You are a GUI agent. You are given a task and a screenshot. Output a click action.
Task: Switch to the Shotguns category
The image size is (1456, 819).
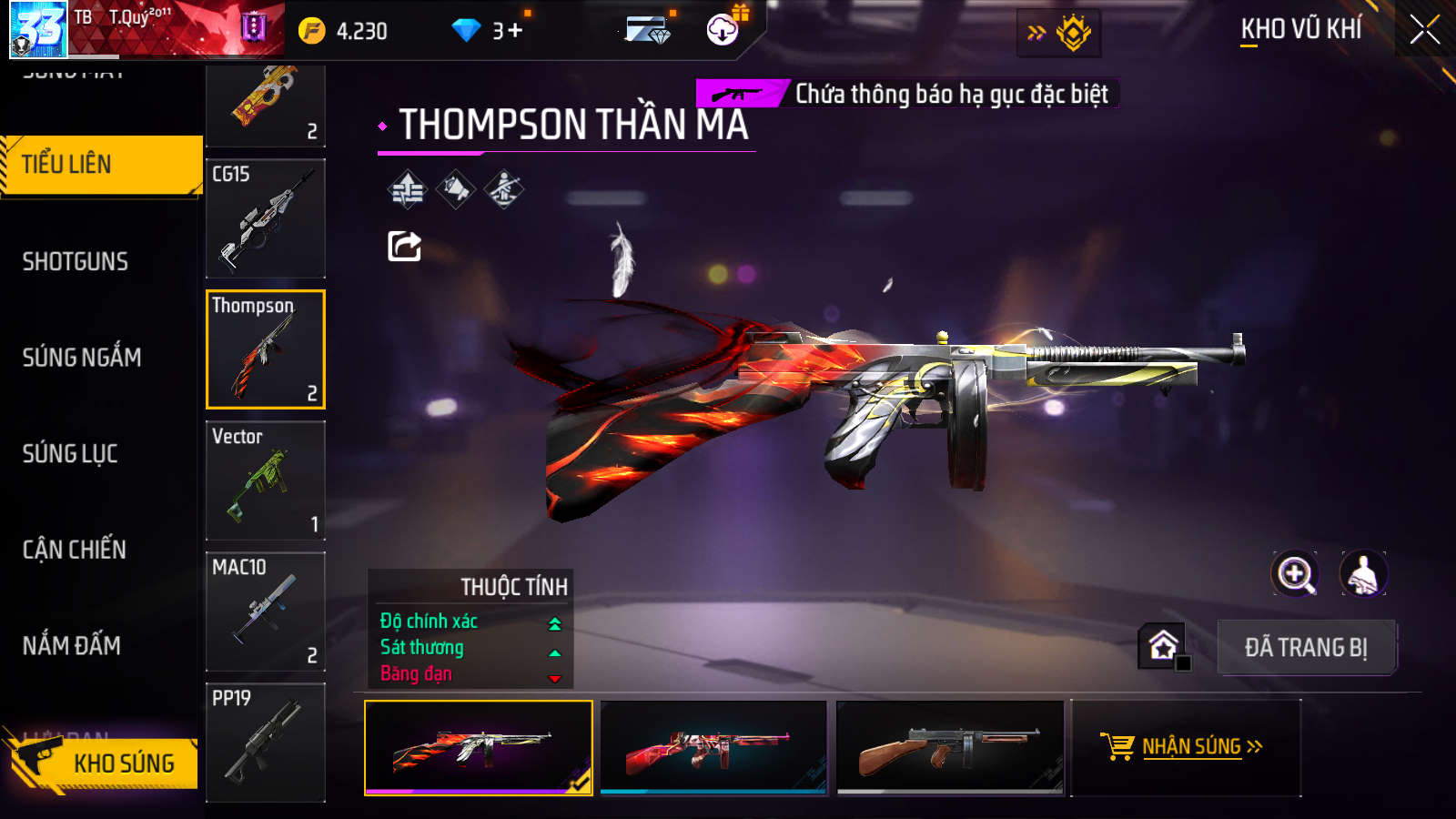click(x=76, y=262)
